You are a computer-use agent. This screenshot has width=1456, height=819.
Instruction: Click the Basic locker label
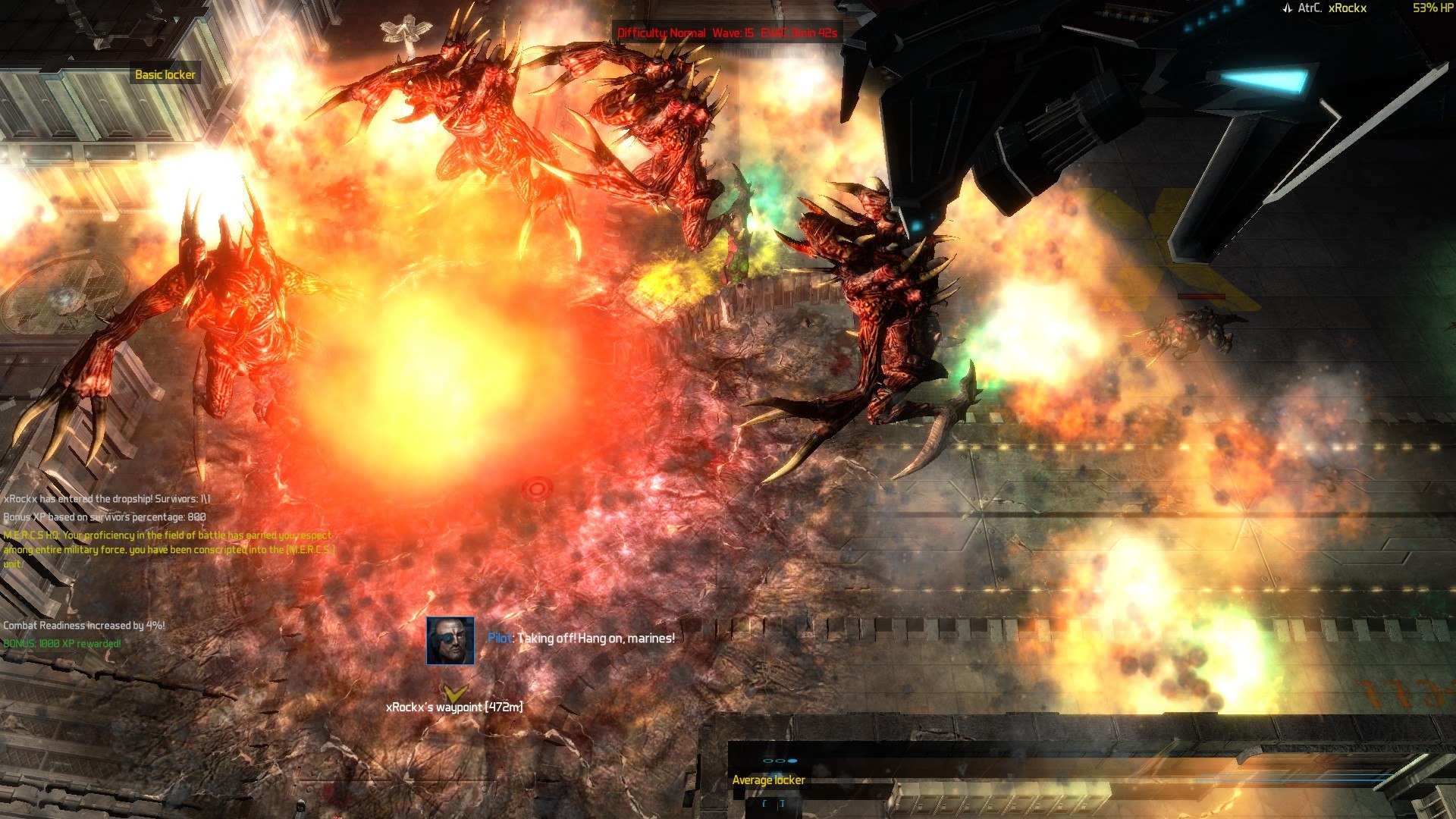[165, 74]
